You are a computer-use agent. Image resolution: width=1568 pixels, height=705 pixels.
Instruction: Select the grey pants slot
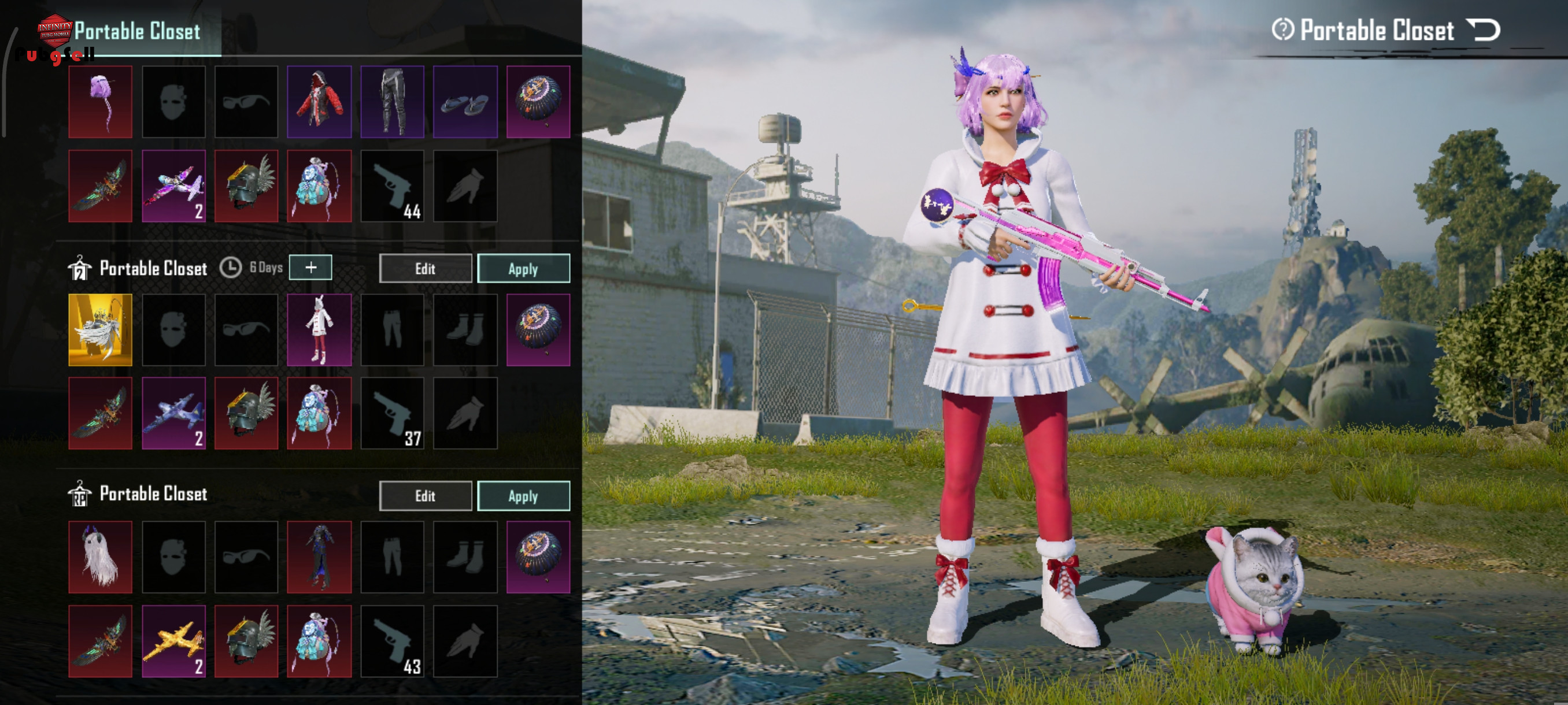pos(392,102)
